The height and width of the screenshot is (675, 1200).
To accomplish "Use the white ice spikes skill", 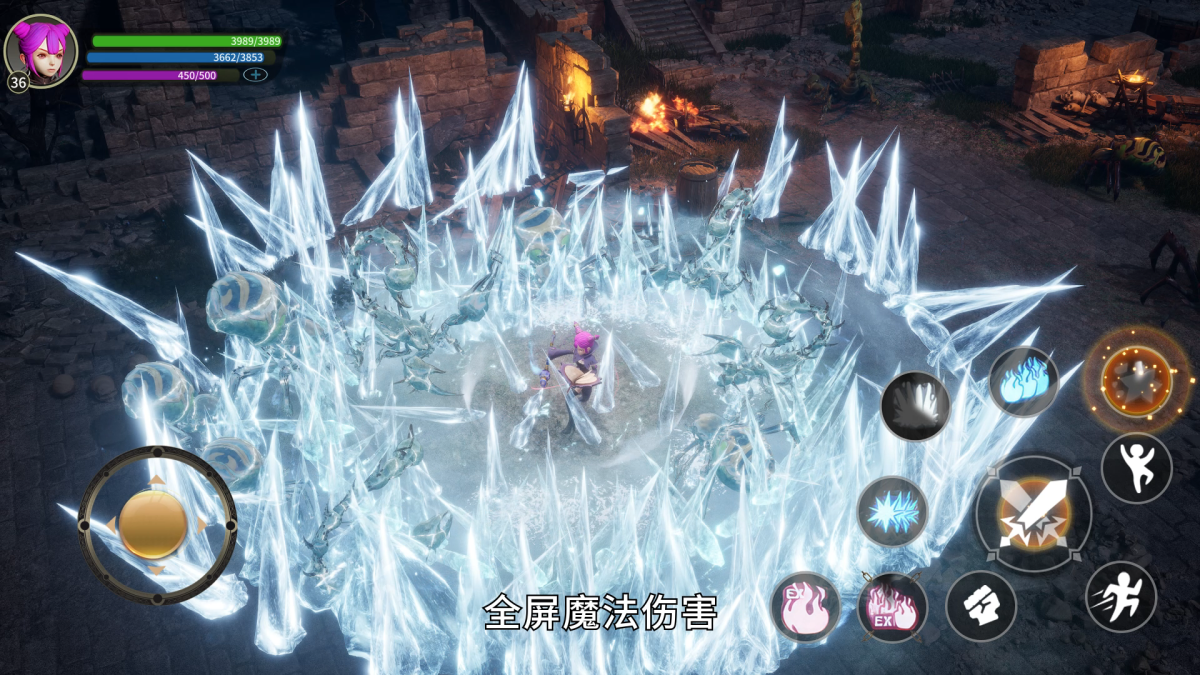I will coord(915,405).
